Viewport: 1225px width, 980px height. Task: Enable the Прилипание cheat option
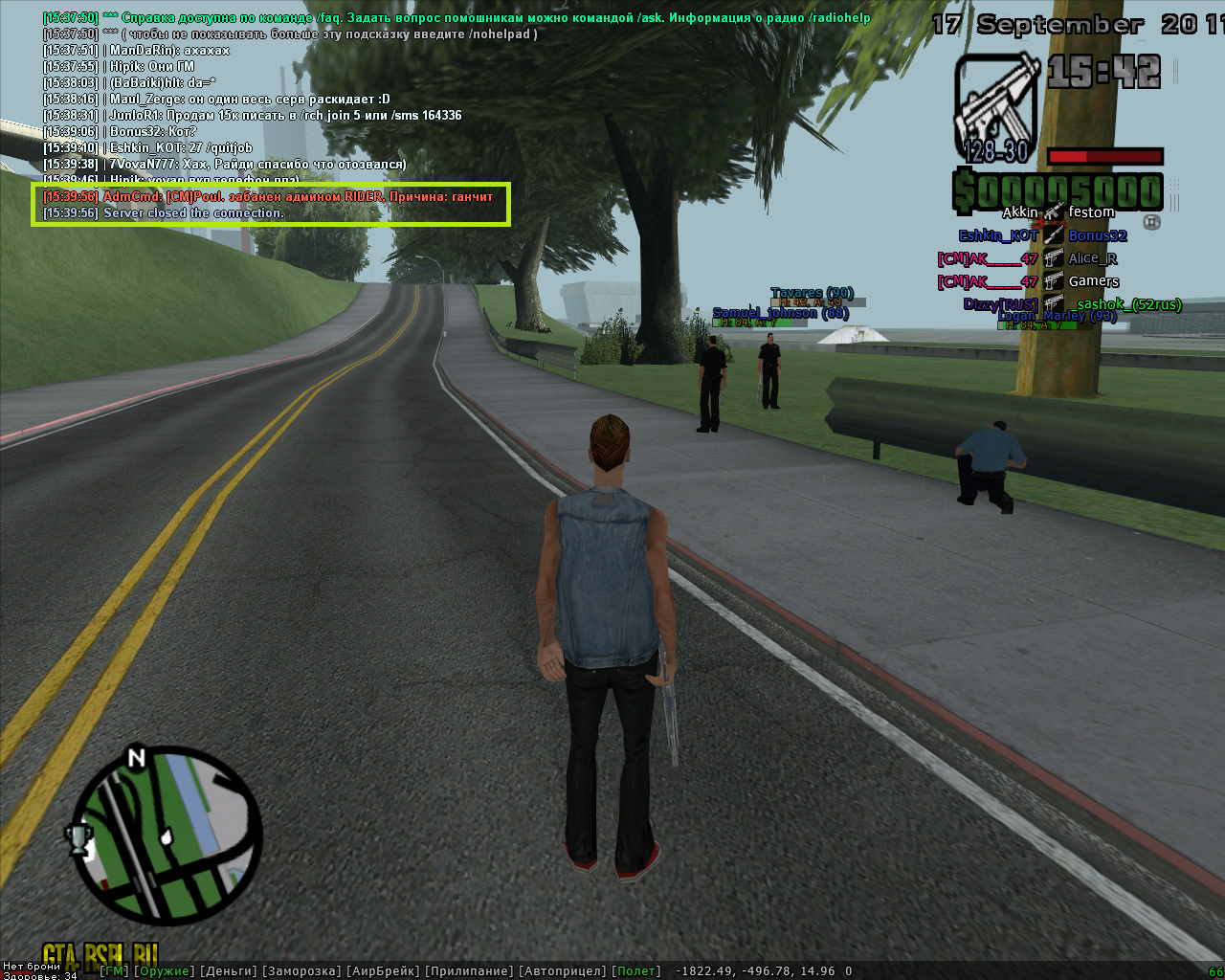click(469, 970)
